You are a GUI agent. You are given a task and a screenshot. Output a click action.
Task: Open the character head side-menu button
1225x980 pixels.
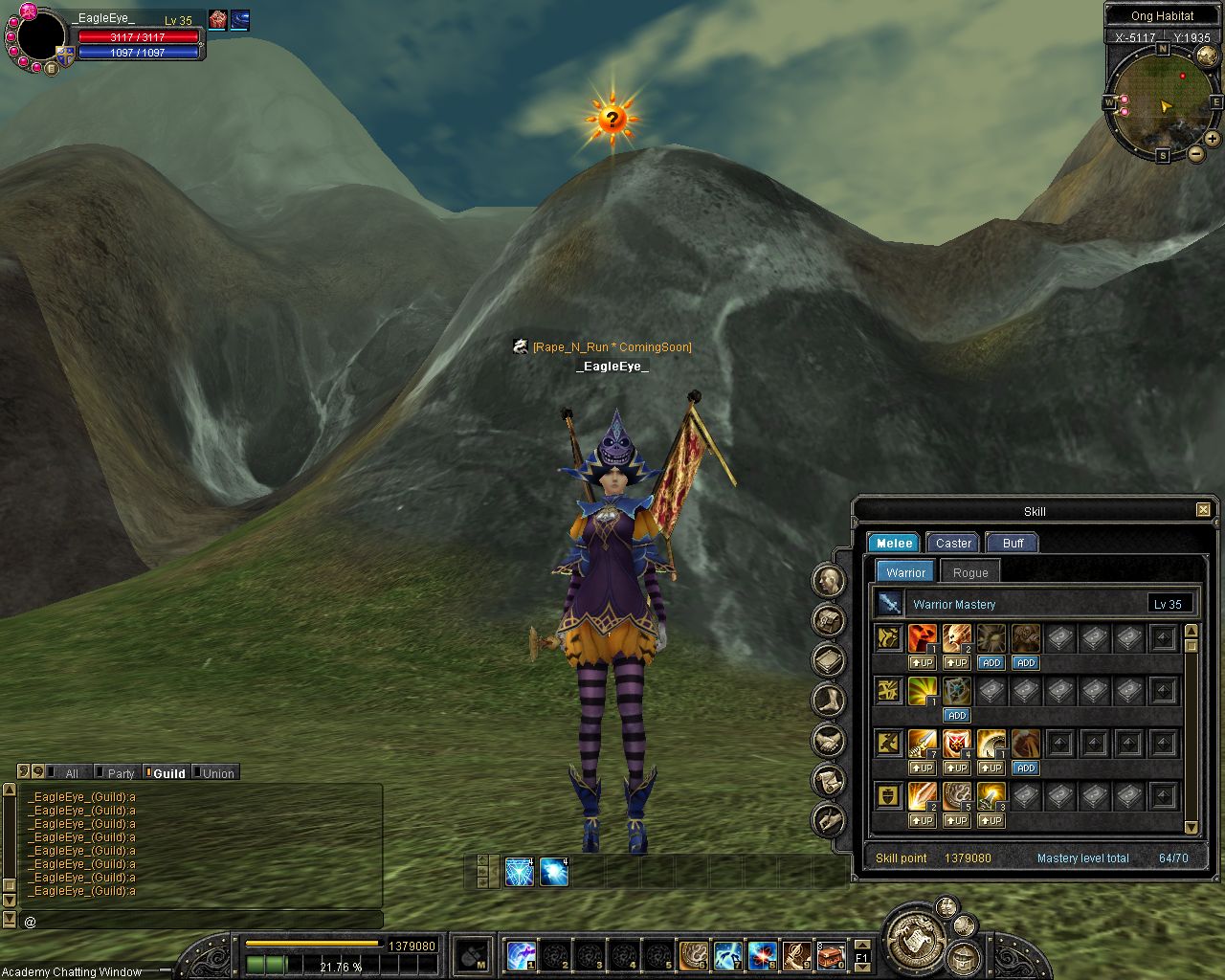(829, 580)
